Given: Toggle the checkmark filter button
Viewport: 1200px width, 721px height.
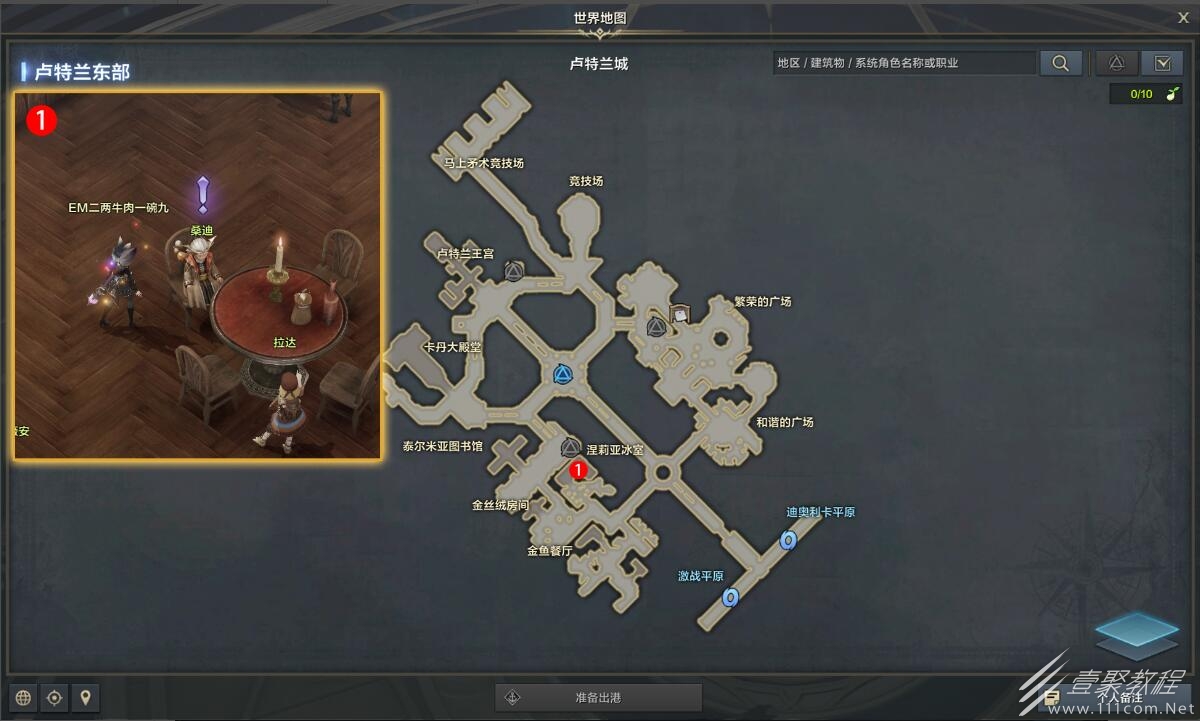Looking at the screenshot, I should (1162, 63).
